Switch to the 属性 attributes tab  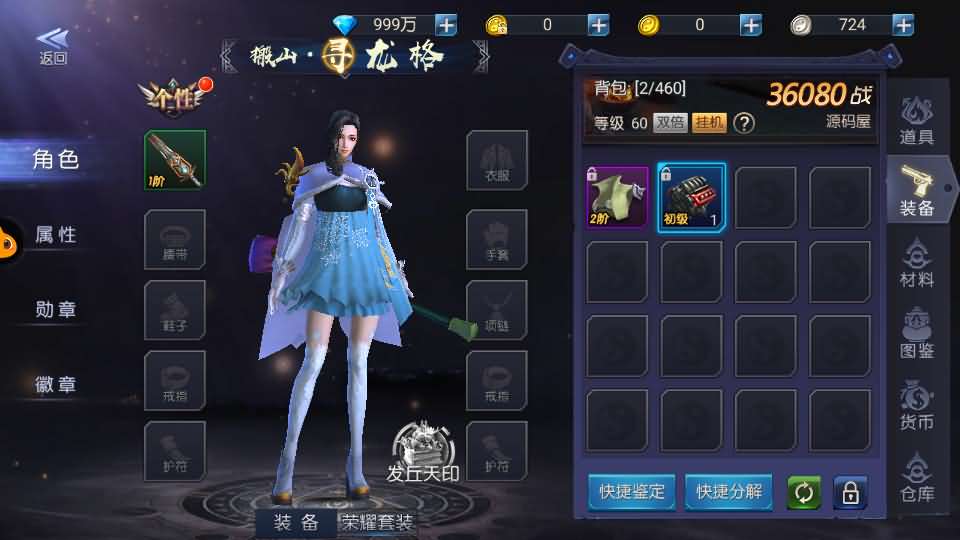tap(56, 234)
